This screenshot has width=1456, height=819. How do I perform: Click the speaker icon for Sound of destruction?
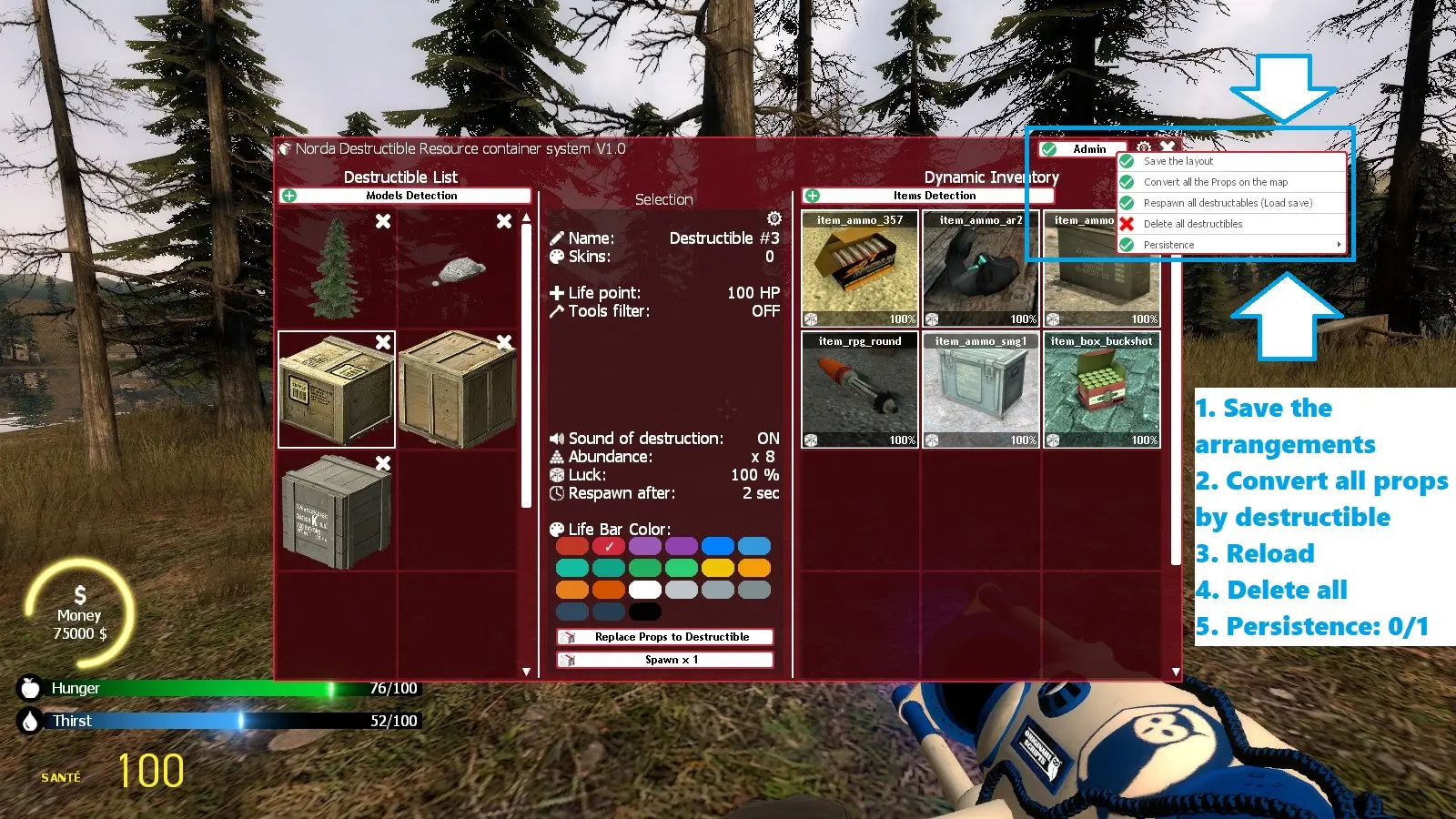point(557,439)
